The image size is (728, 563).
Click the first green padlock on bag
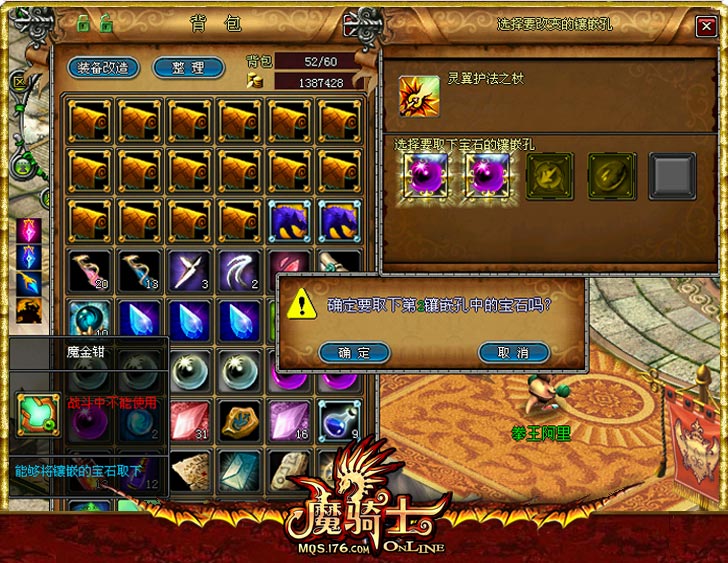(82, 21)
